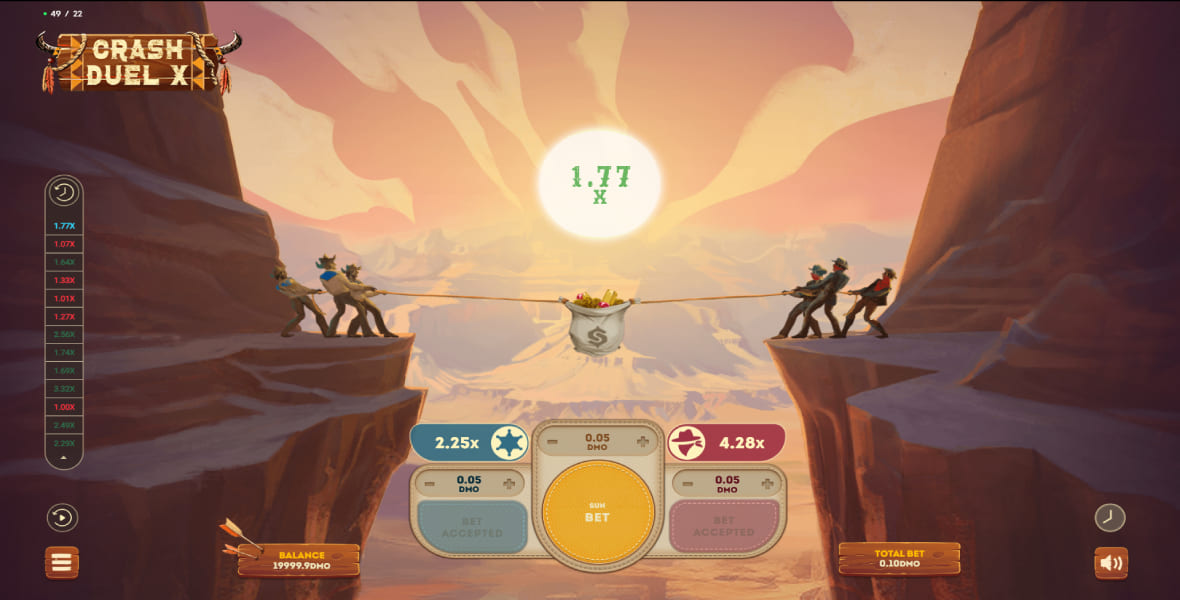The image size is (1180, 600).
Task: Lower the red bandit bet amount
Action: (x=688, y=484)
